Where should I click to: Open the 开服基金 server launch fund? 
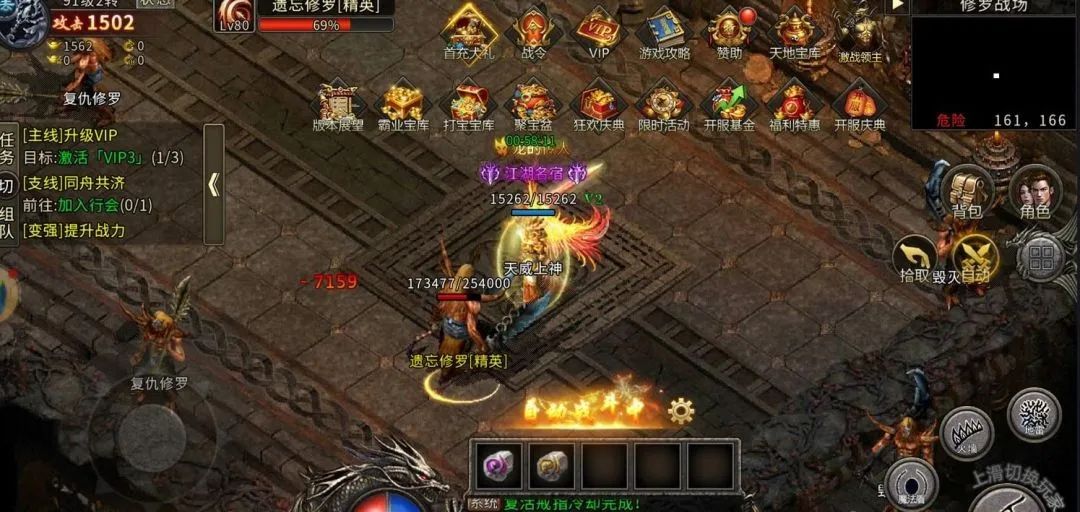tap(727, 104)
